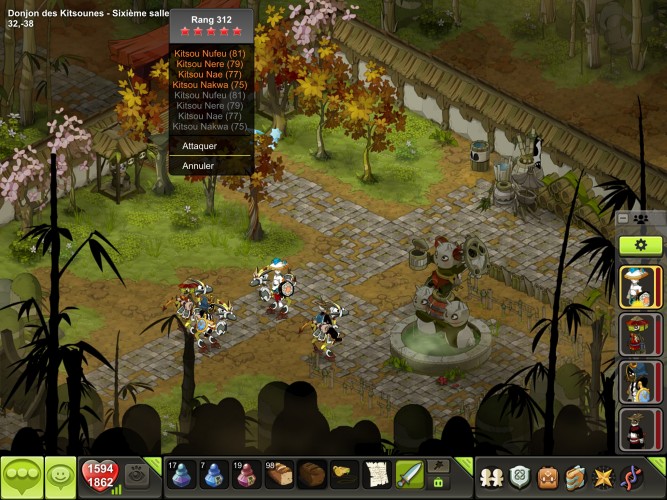
Task: Use the dark blue potion with 17 count
Action: point(182,474)
